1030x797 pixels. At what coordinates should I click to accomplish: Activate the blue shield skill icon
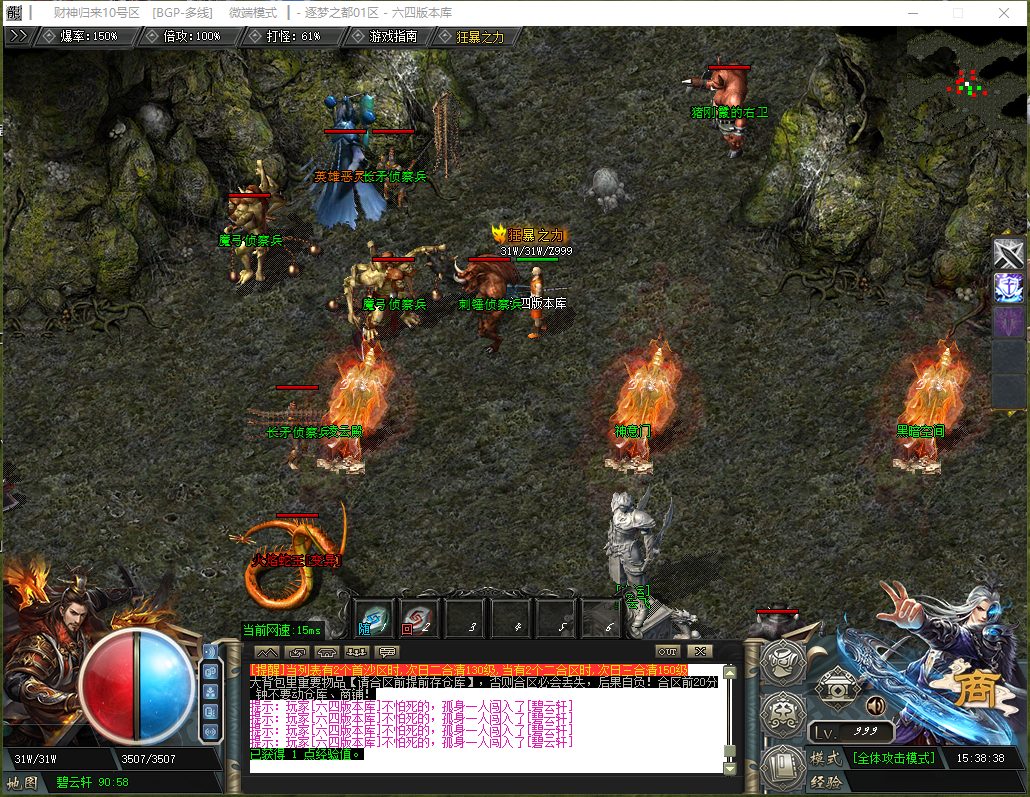pyautogui.click(x=1009, y=288)
